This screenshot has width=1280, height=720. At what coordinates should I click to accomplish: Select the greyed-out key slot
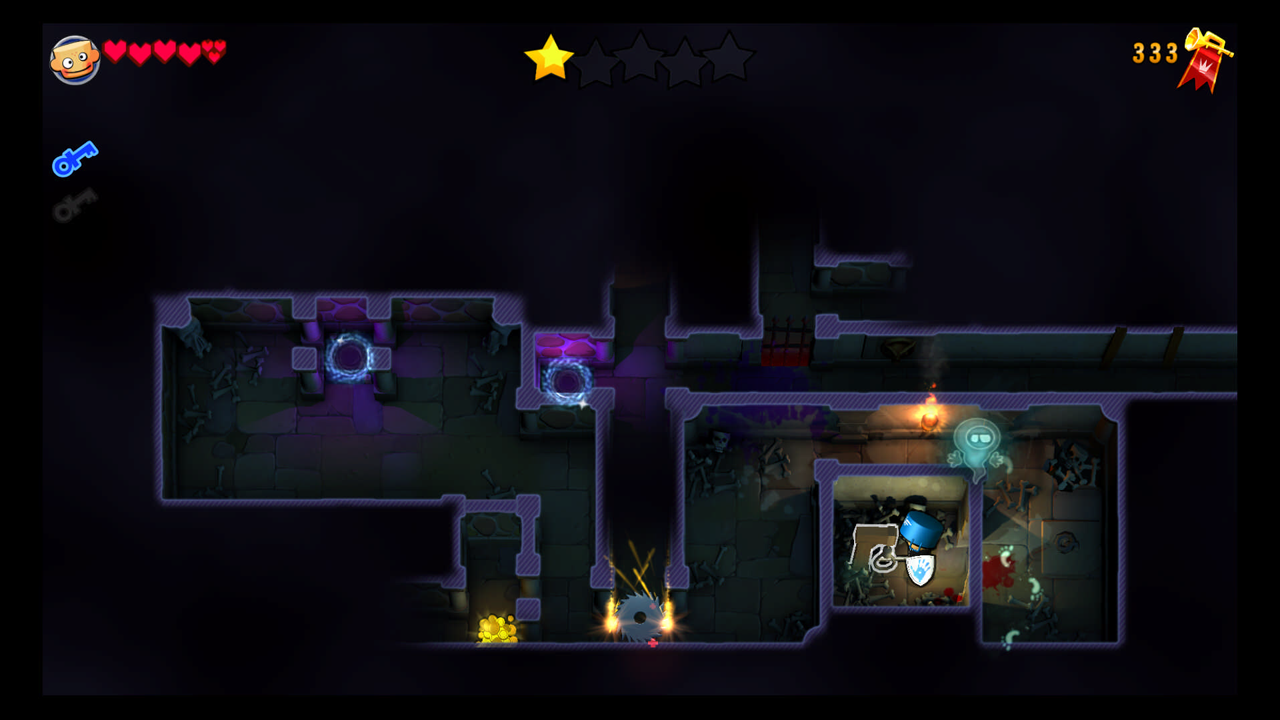[75, 203]
